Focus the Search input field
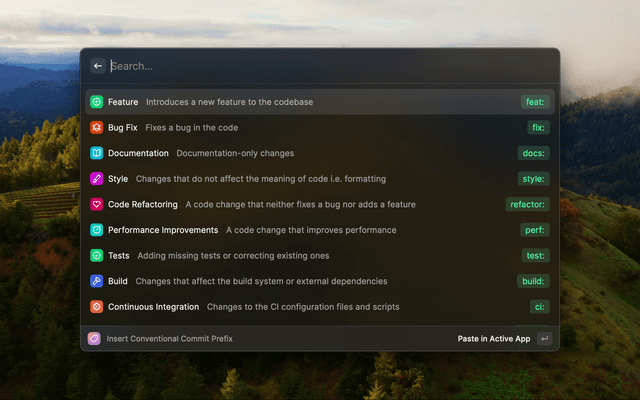The image size is (640, 400). 320,66
